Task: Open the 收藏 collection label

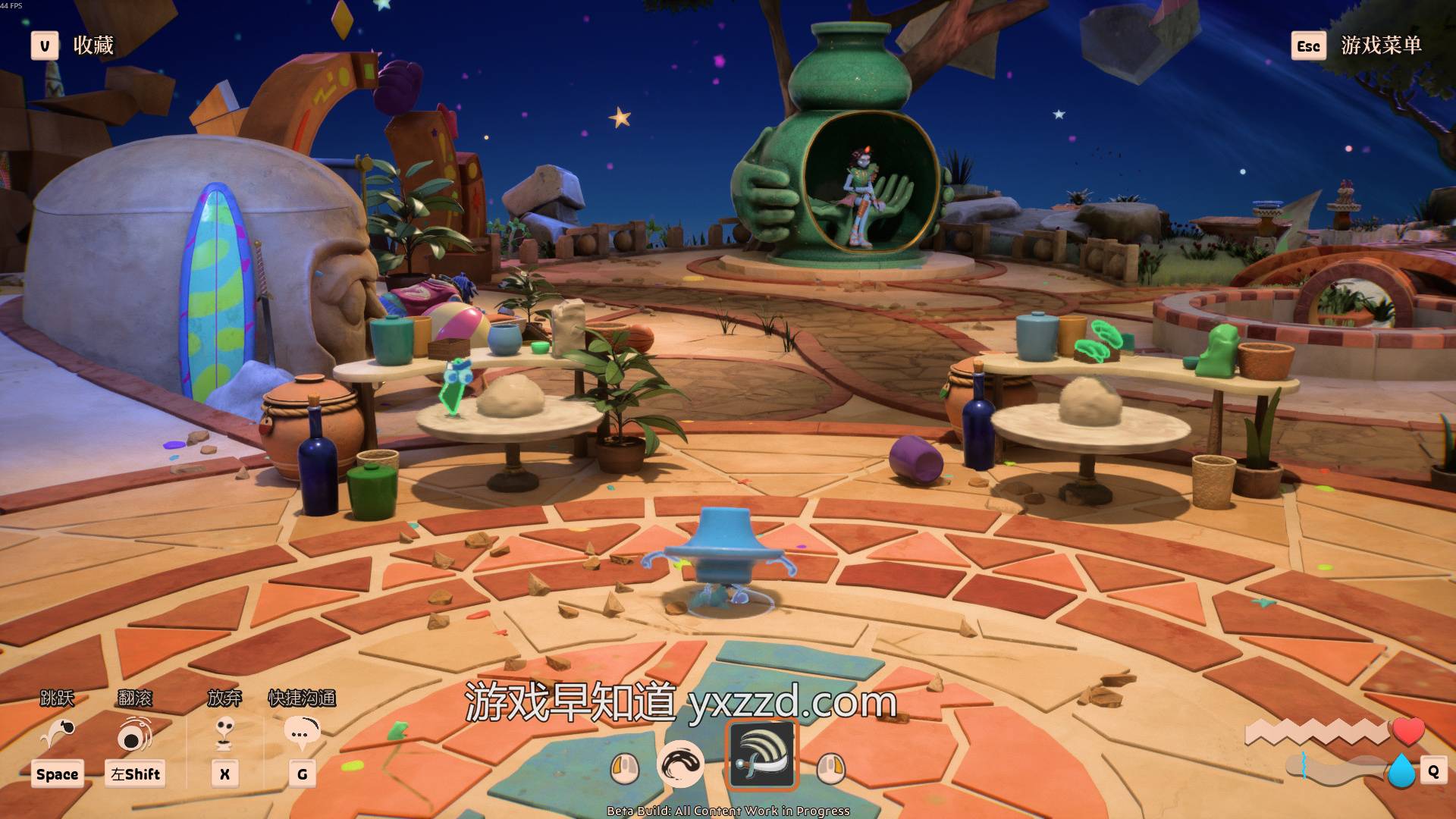Action: 93,45
